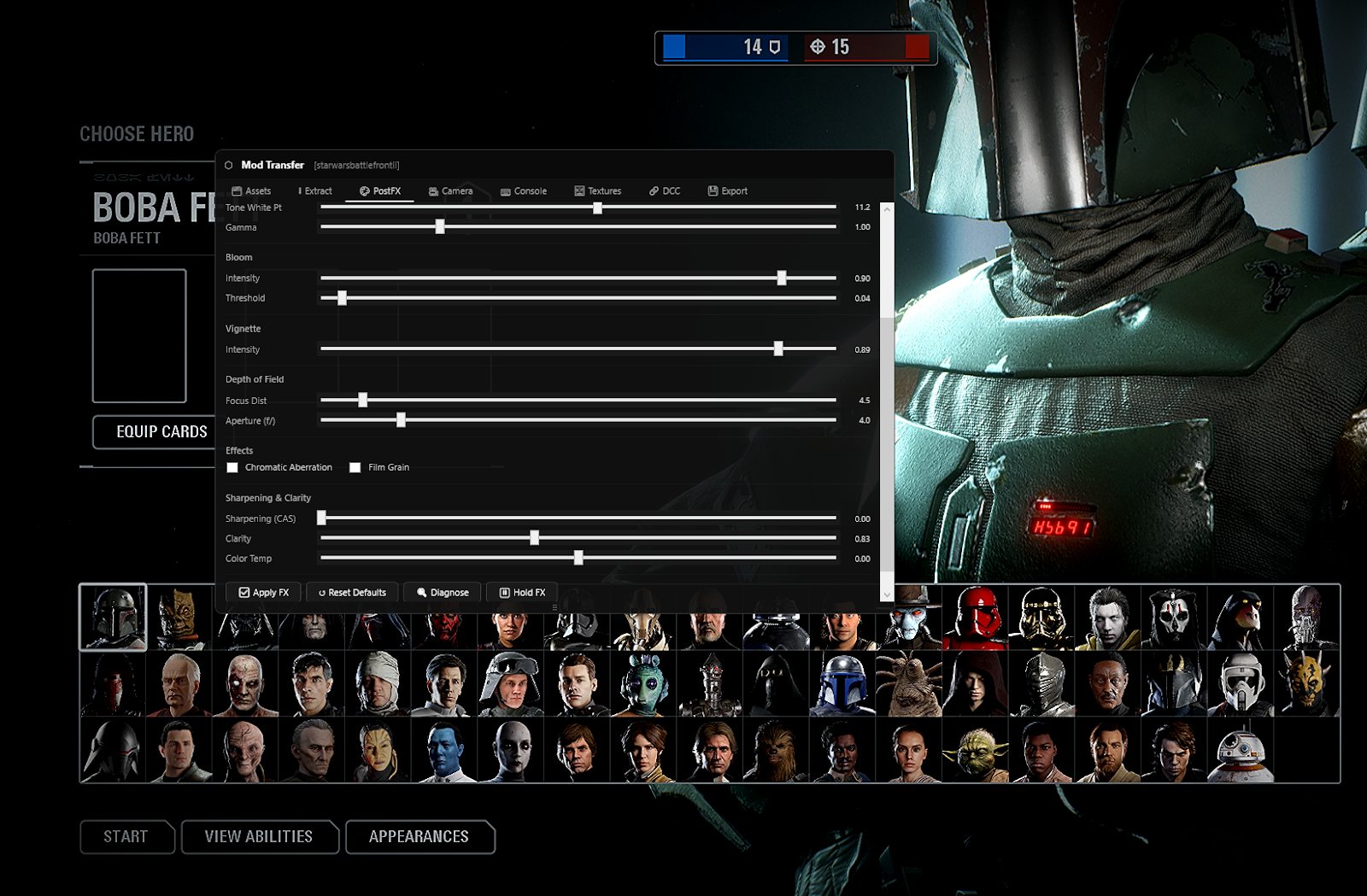This screenshot has height=896, width=1367.
Task: Click the Mod Transfer circle control
Action: coord(227,165)
